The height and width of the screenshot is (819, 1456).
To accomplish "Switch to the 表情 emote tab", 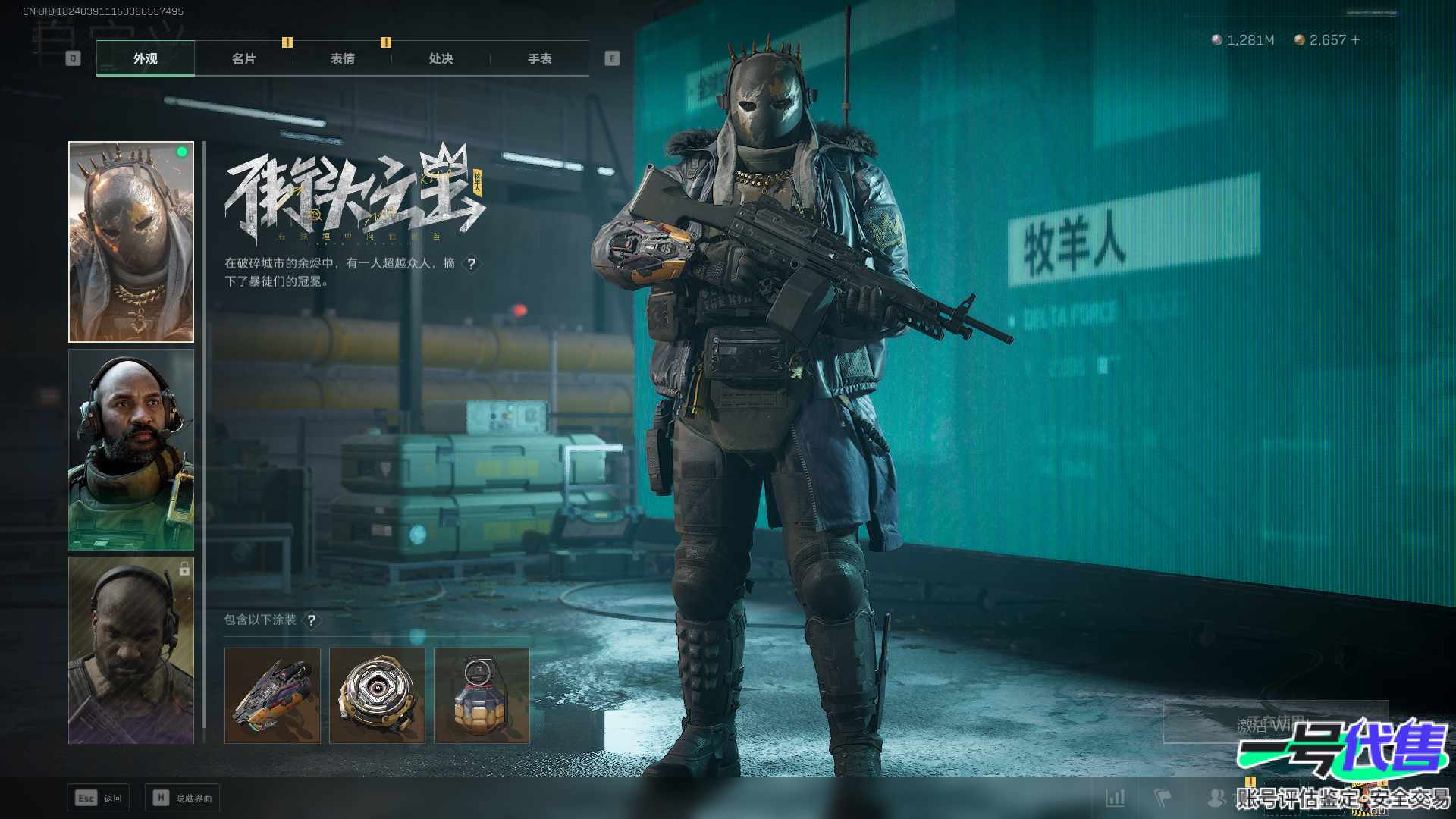I will click(x=343, y=58).
